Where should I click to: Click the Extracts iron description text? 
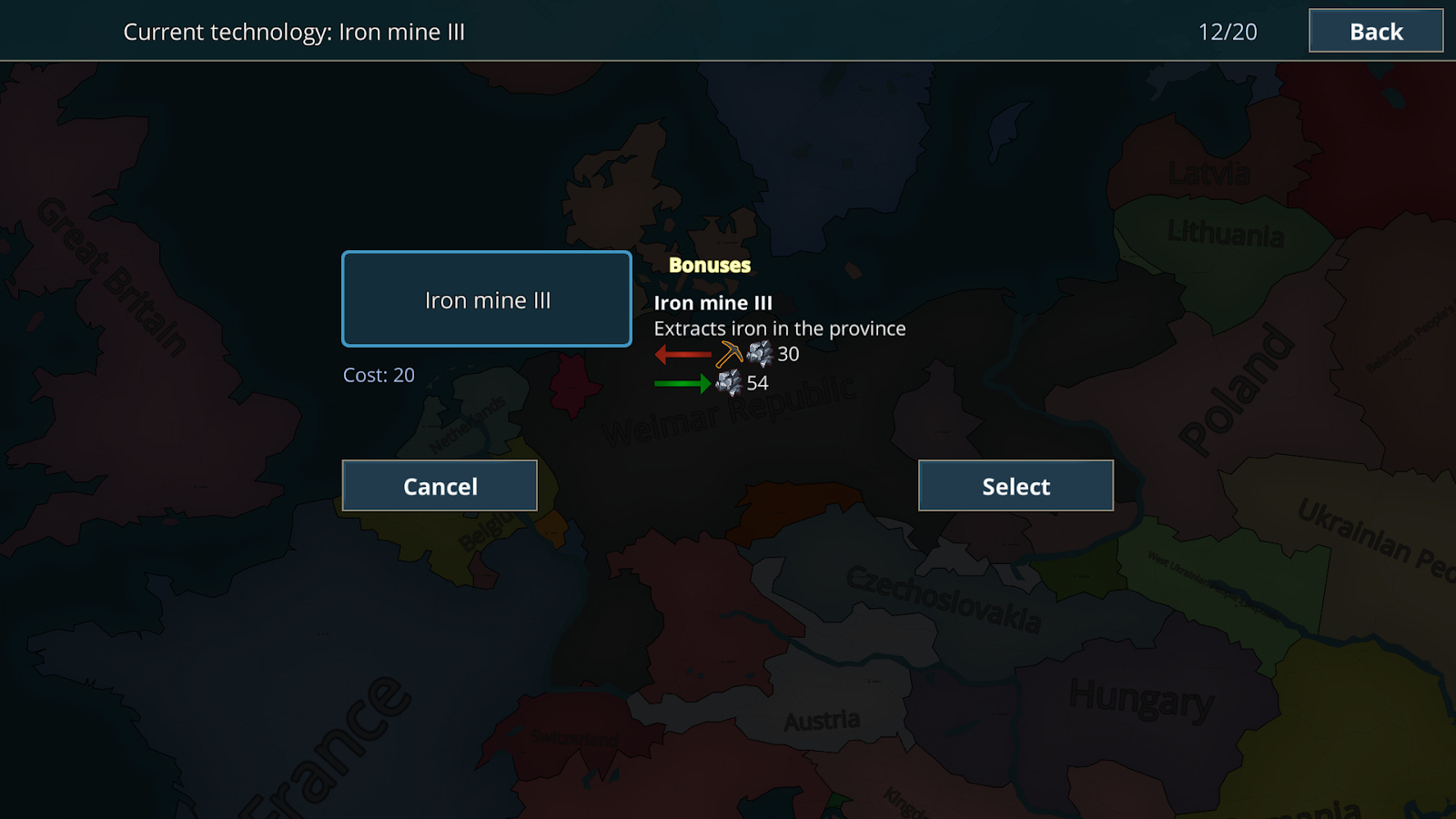pyautogui.click(x=780, y=329)
